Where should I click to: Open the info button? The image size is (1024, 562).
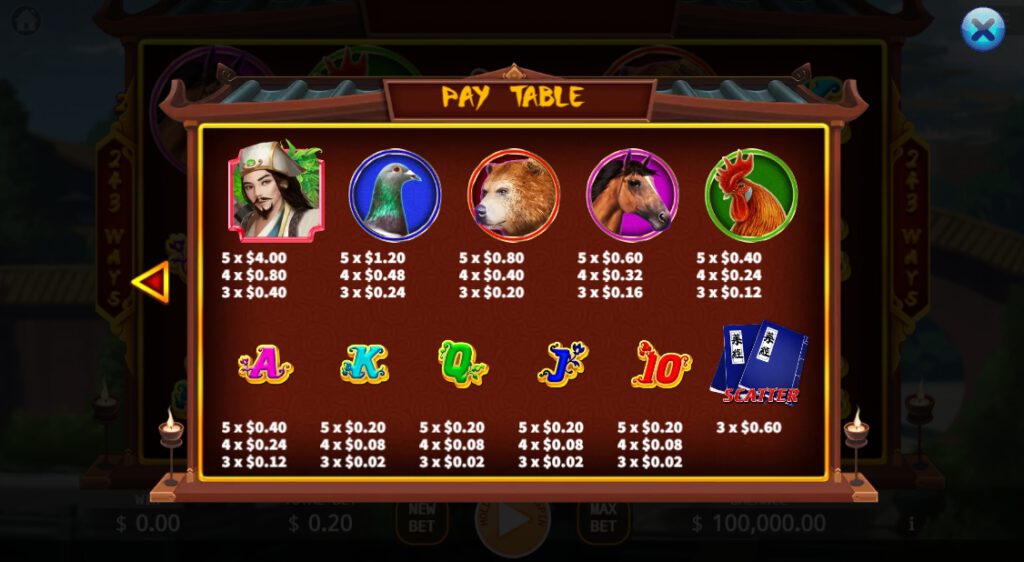[911, 523]
